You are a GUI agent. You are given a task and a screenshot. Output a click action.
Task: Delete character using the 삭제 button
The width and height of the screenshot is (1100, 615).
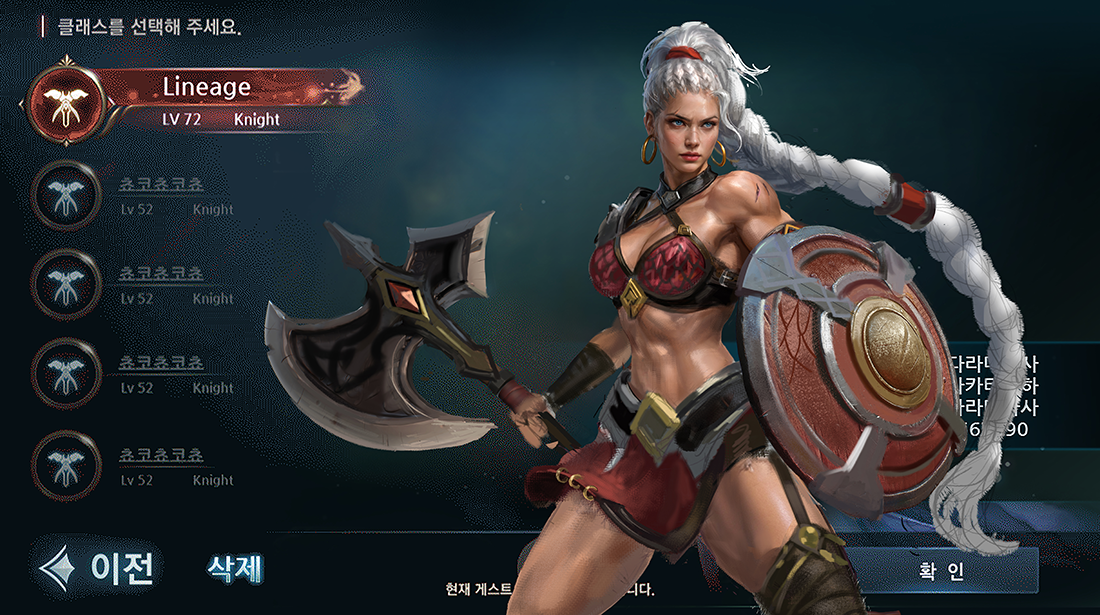pos(235,568)
